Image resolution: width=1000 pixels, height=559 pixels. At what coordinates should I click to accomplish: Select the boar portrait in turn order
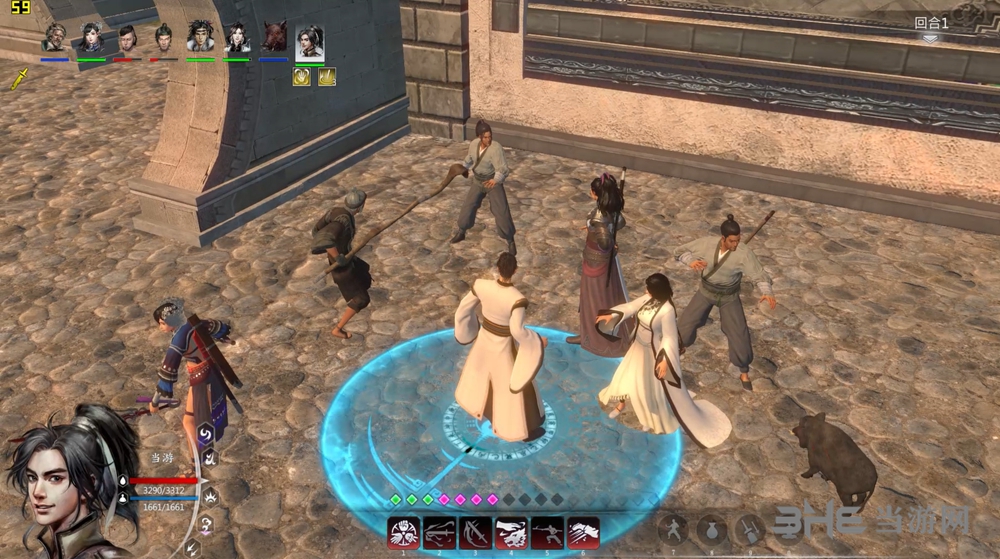[273, 38]
